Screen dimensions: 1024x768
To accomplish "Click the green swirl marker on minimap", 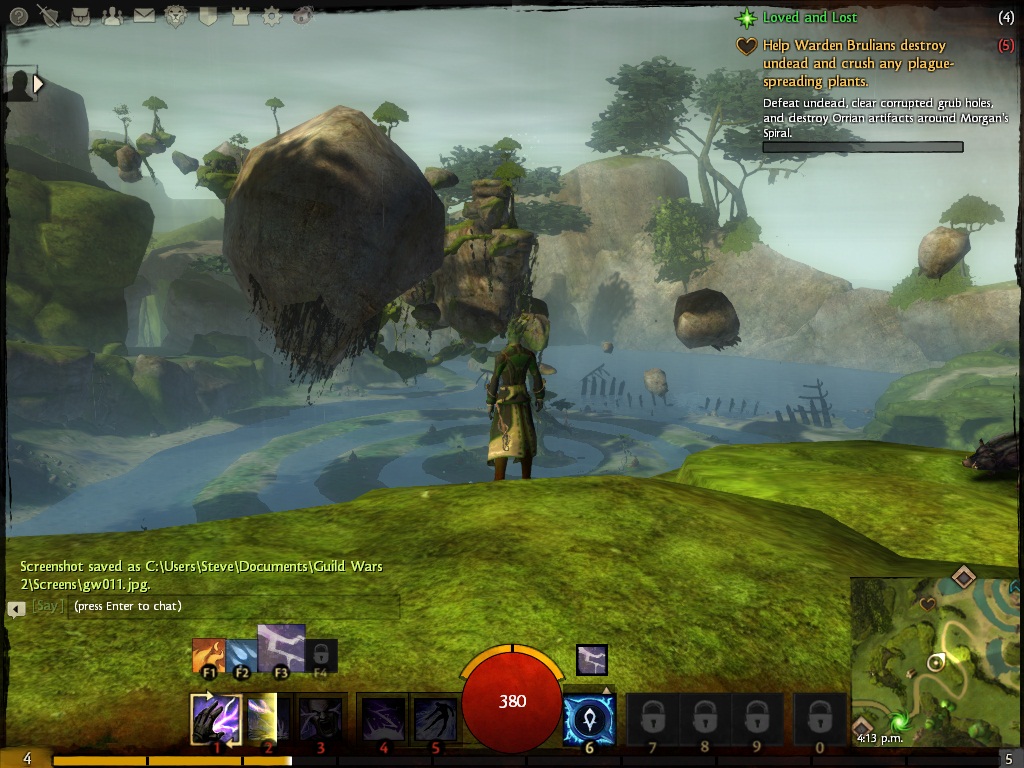I will coord(899,721).
